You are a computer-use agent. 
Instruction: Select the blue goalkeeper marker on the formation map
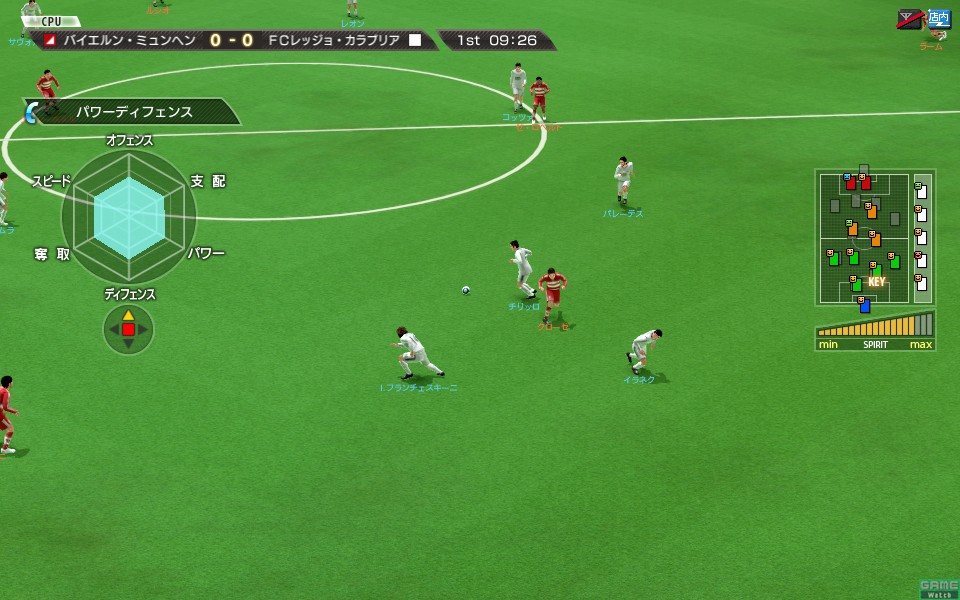point(865,305)
